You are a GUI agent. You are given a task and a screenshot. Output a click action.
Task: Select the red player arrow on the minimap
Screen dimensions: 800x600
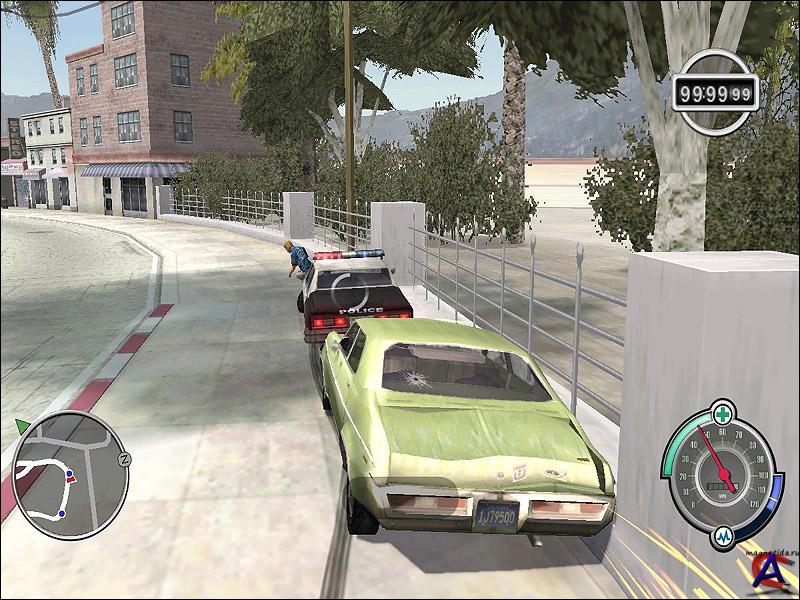click(70, 478)
